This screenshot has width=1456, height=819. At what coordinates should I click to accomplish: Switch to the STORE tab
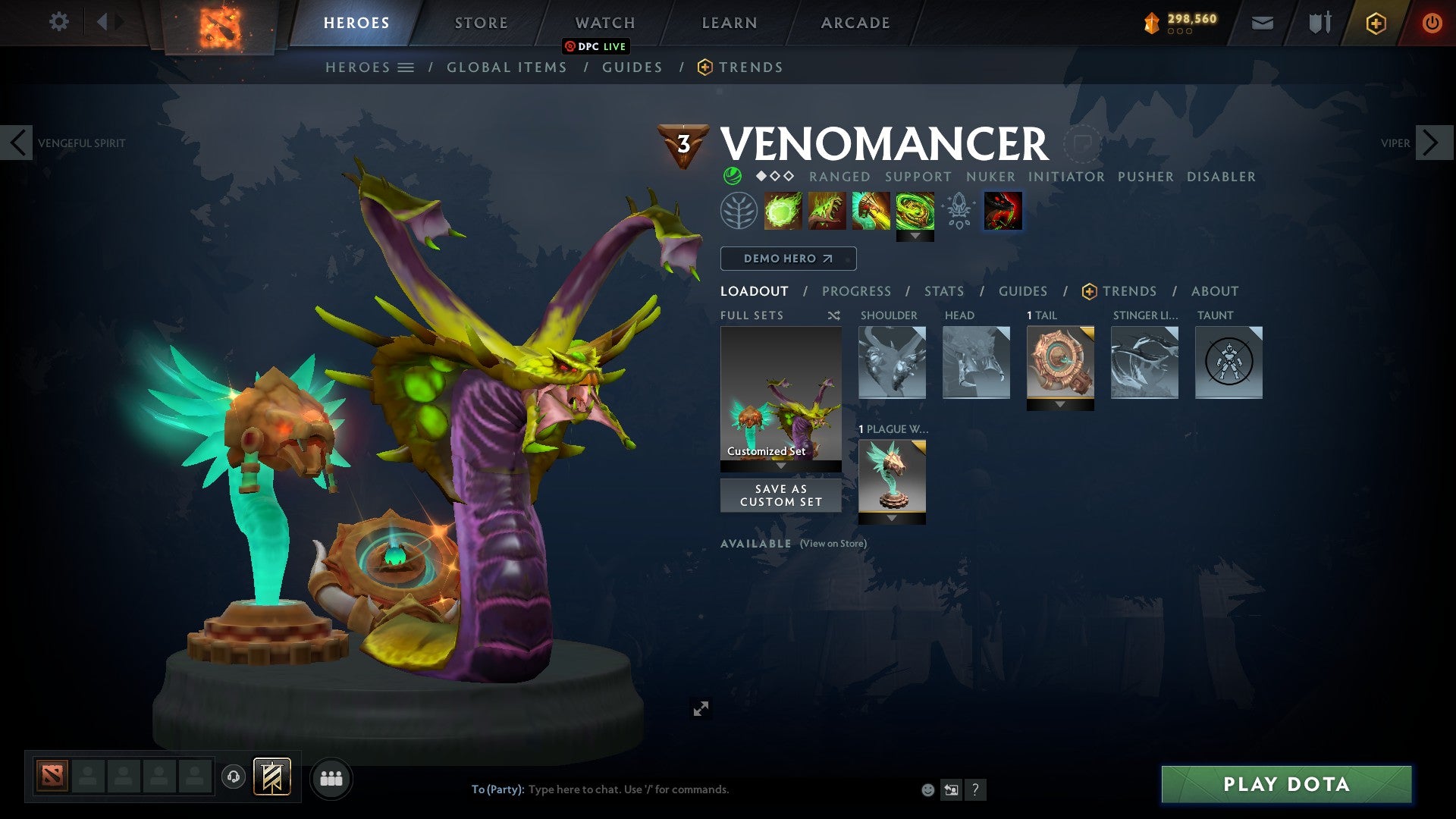(x=480, y=22)
